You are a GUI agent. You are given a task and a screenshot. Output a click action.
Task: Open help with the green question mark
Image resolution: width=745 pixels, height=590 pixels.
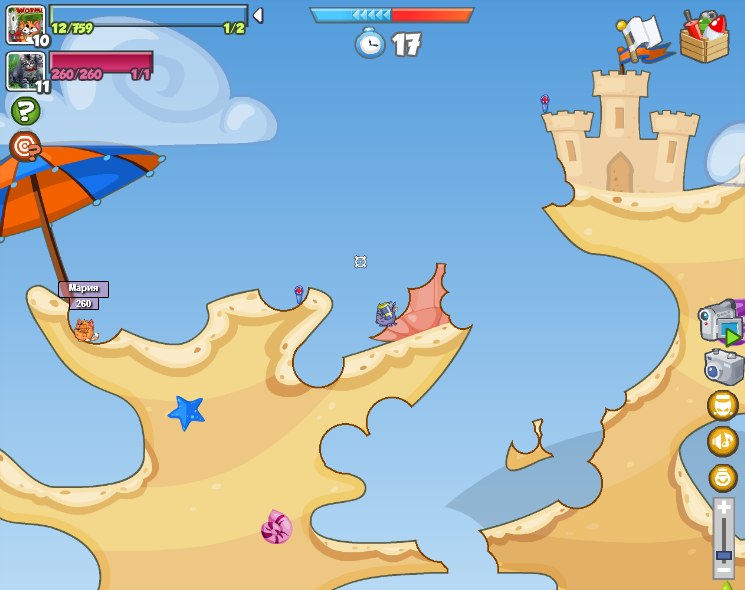25,110
